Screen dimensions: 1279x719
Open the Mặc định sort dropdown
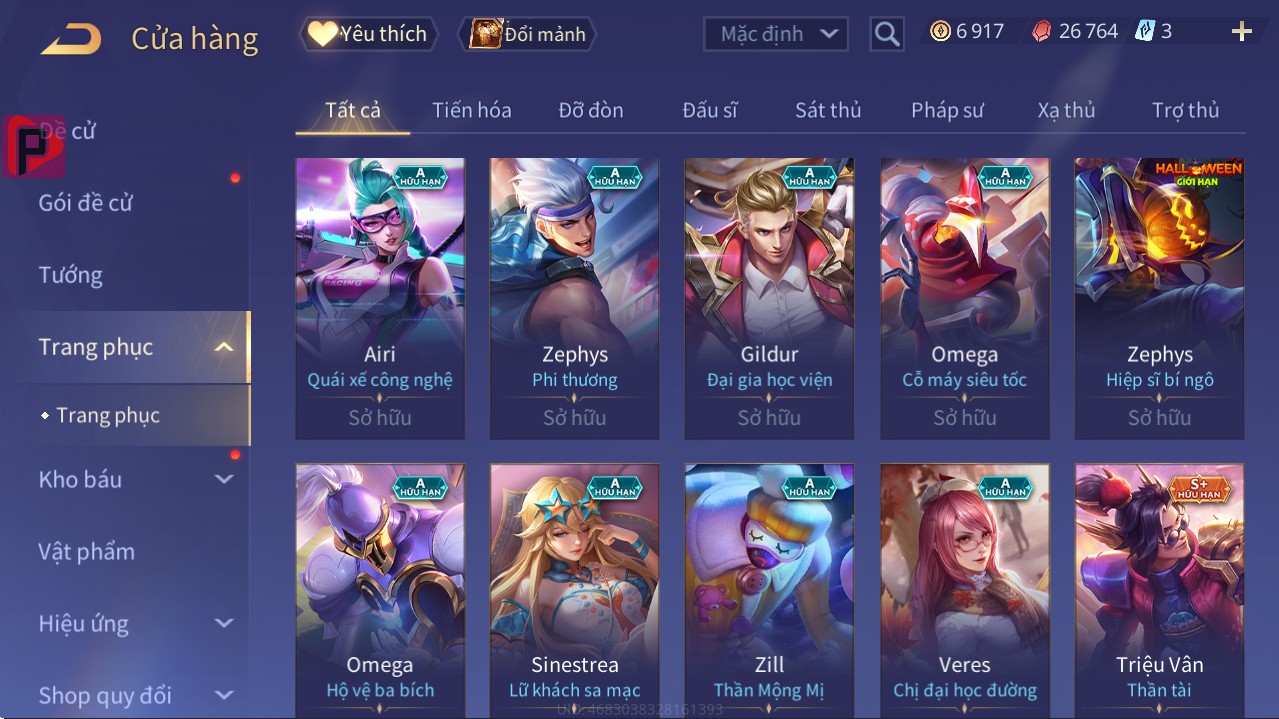[776, 34]
